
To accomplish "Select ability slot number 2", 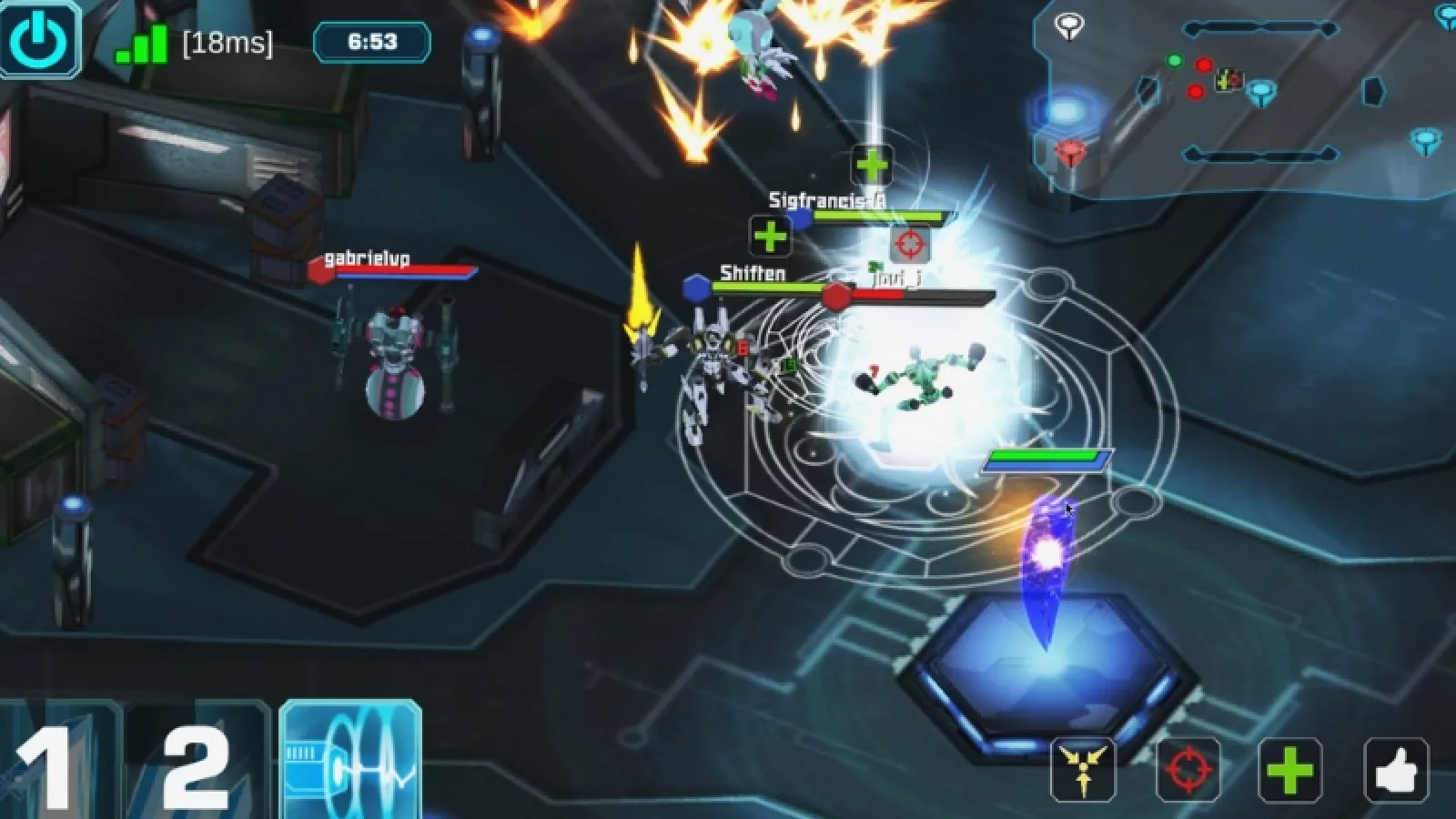I will pyautogui.click(x=197, y=763).
